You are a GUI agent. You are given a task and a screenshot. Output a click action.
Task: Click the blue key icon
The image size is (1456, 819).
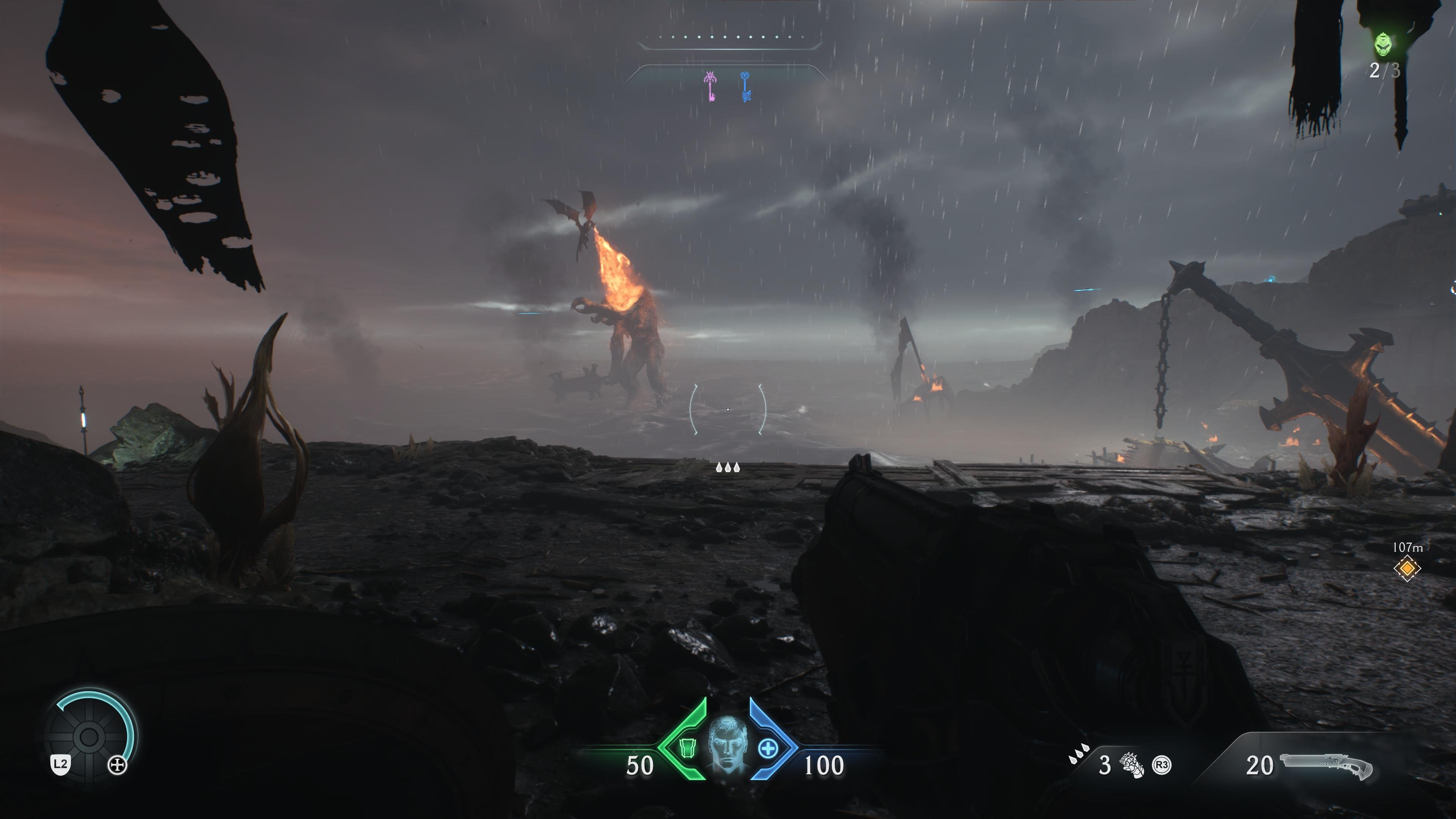[745, 86]
